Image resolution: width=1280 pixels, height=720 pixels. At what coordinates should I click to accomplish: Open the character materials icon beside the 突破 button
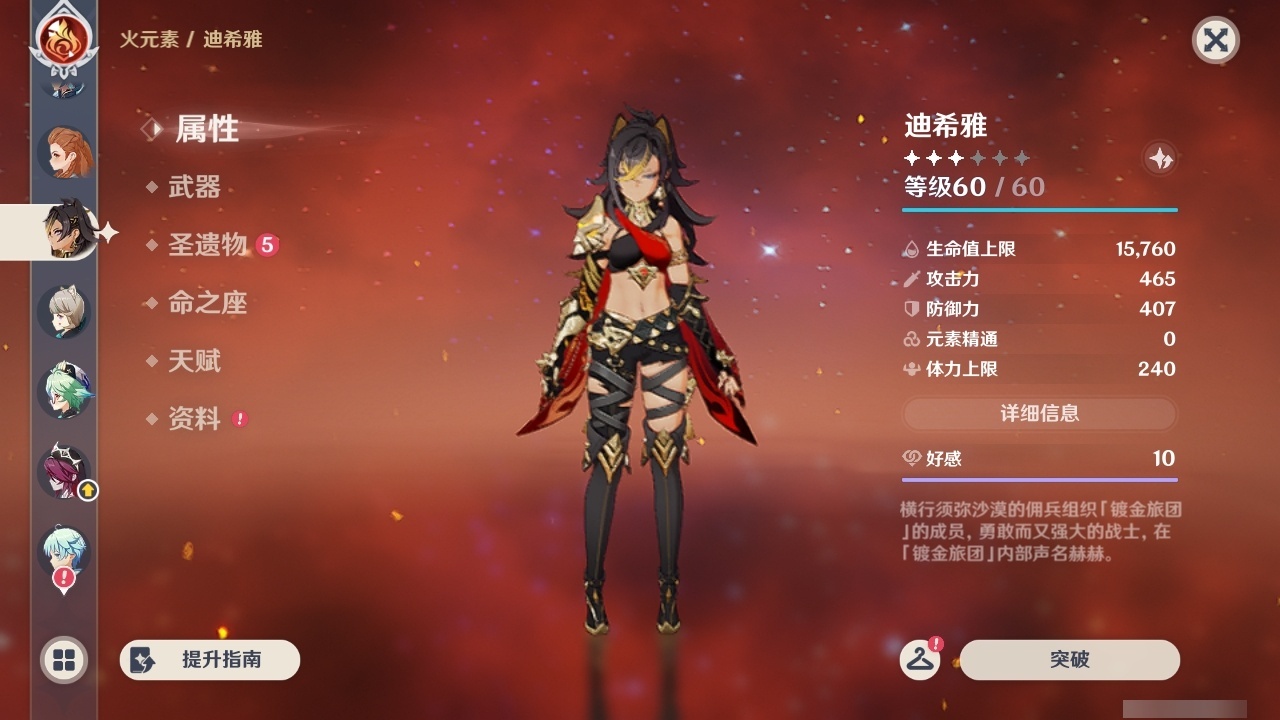pos(919,660)
